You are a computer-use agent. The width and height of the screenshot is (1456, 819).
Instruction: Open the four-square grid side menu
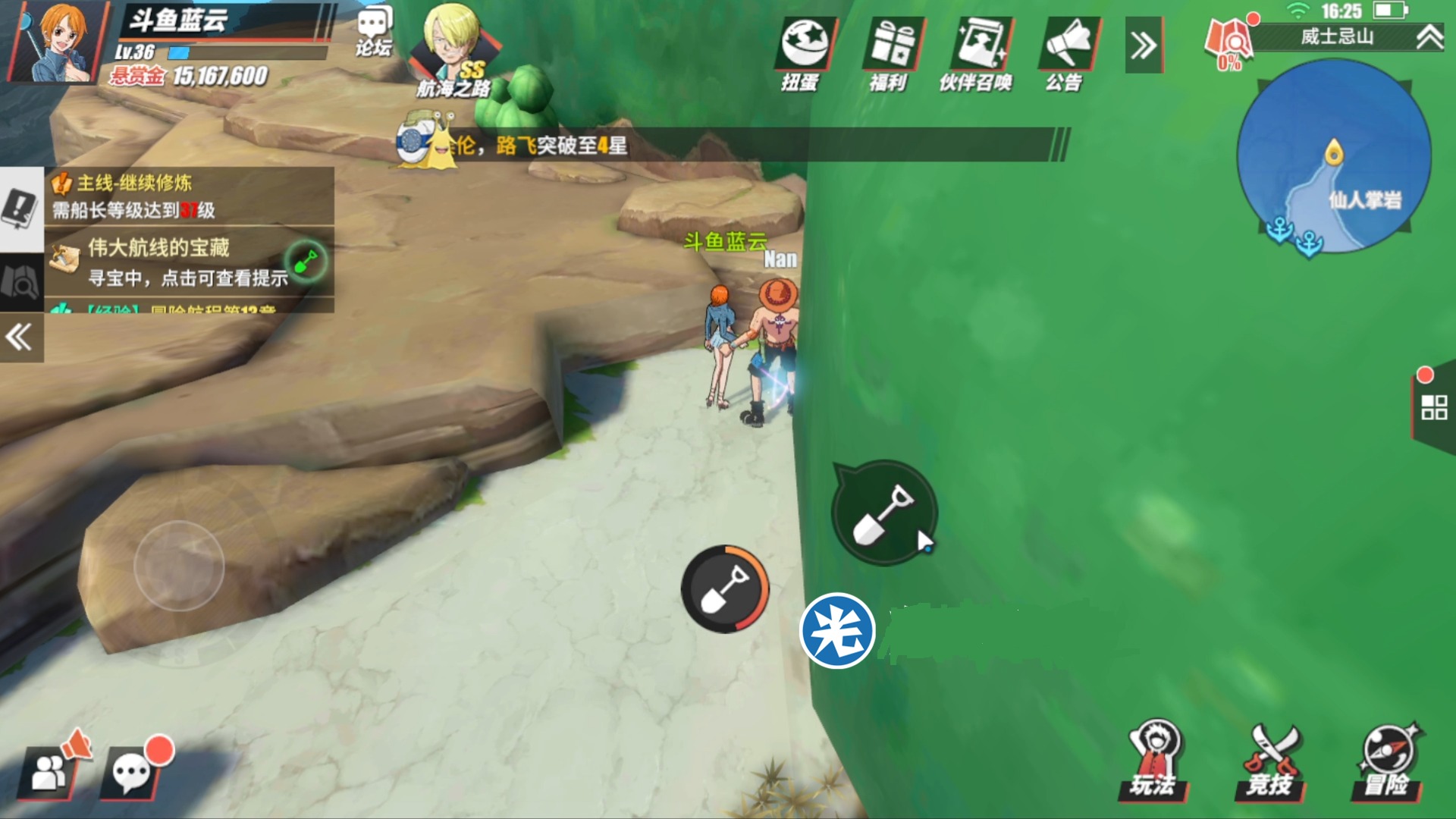tap(1433, 407)
